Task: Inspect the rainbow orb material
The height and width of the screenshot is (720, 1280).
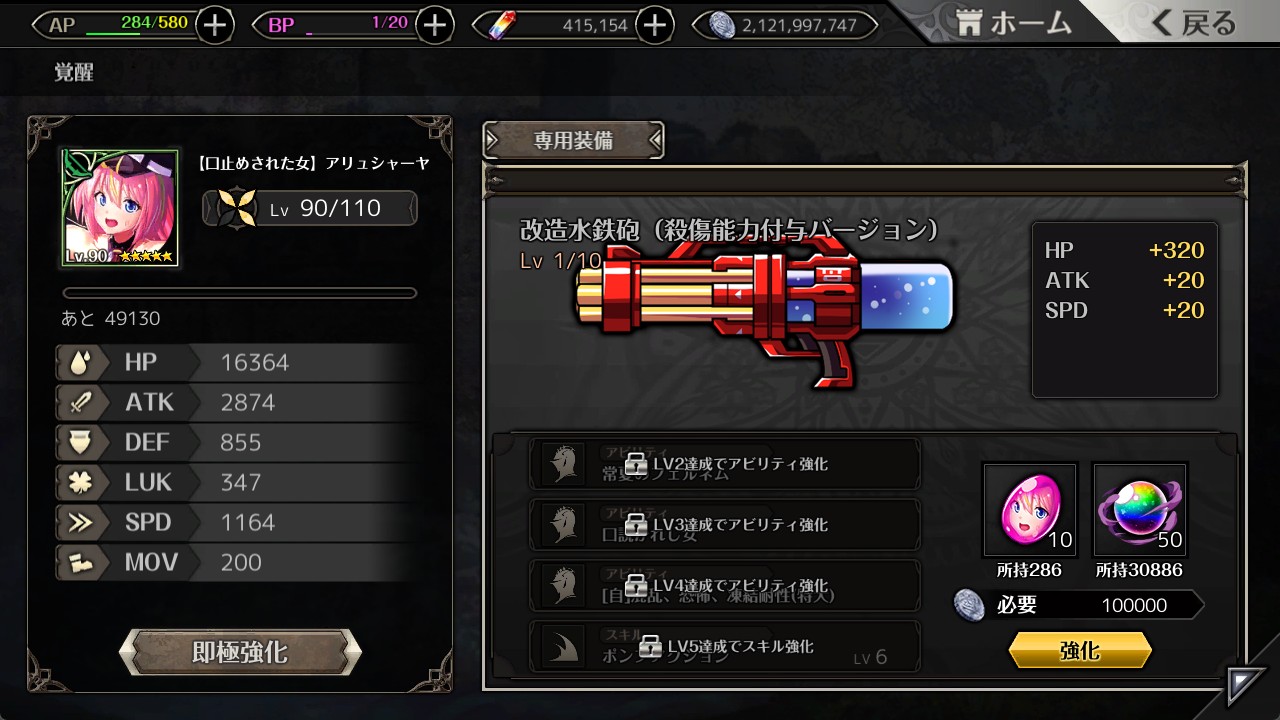Action: (x=1140, y=510)
